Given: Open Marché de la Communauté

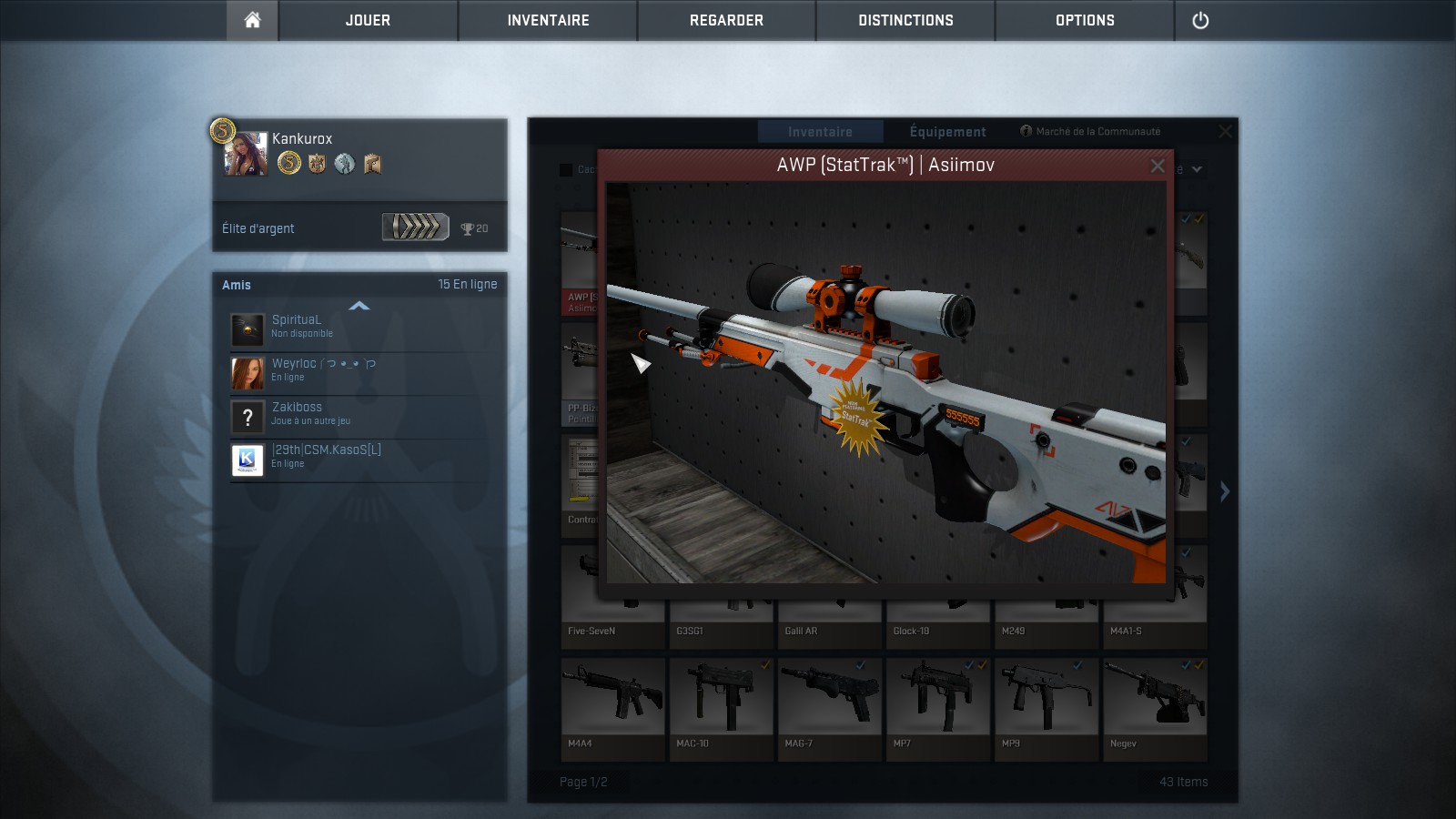Looking at the screenshot, I should [x=1091, y=132].
